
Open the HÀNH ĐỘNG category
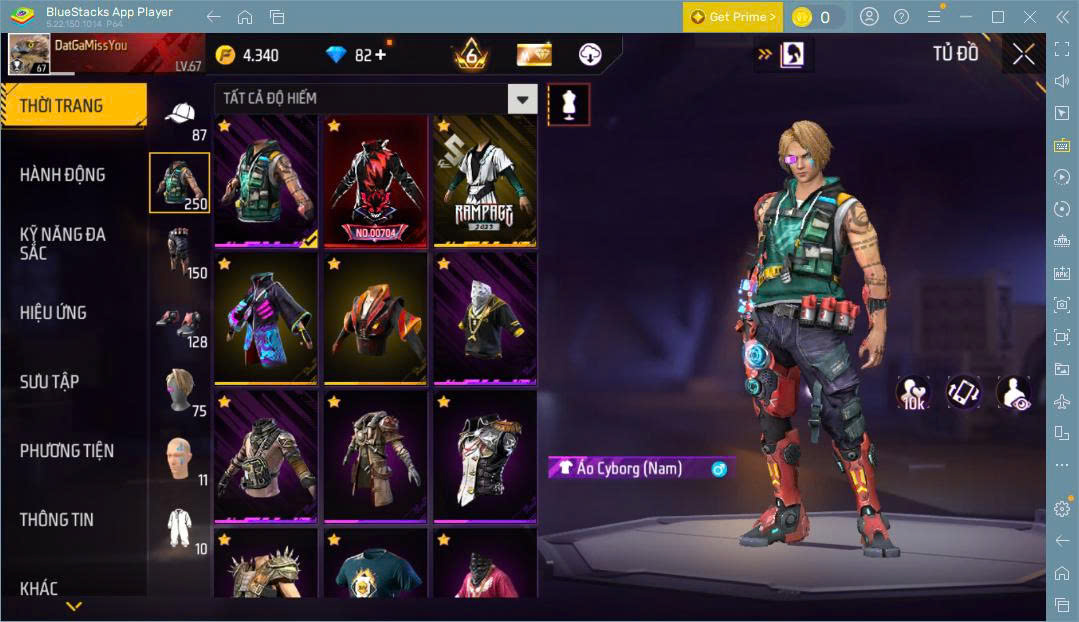click(x=62, y=175)
